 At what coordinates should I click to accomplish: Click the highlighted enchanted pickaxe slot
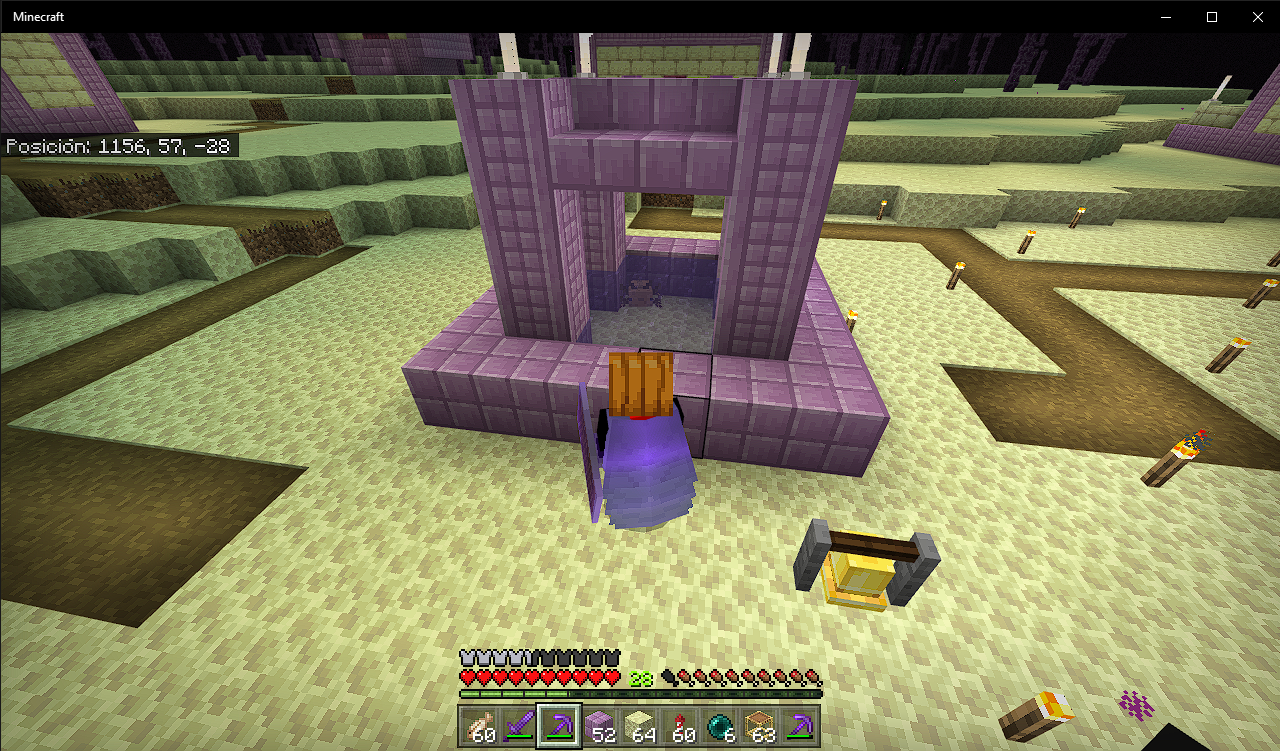point(560,726)
